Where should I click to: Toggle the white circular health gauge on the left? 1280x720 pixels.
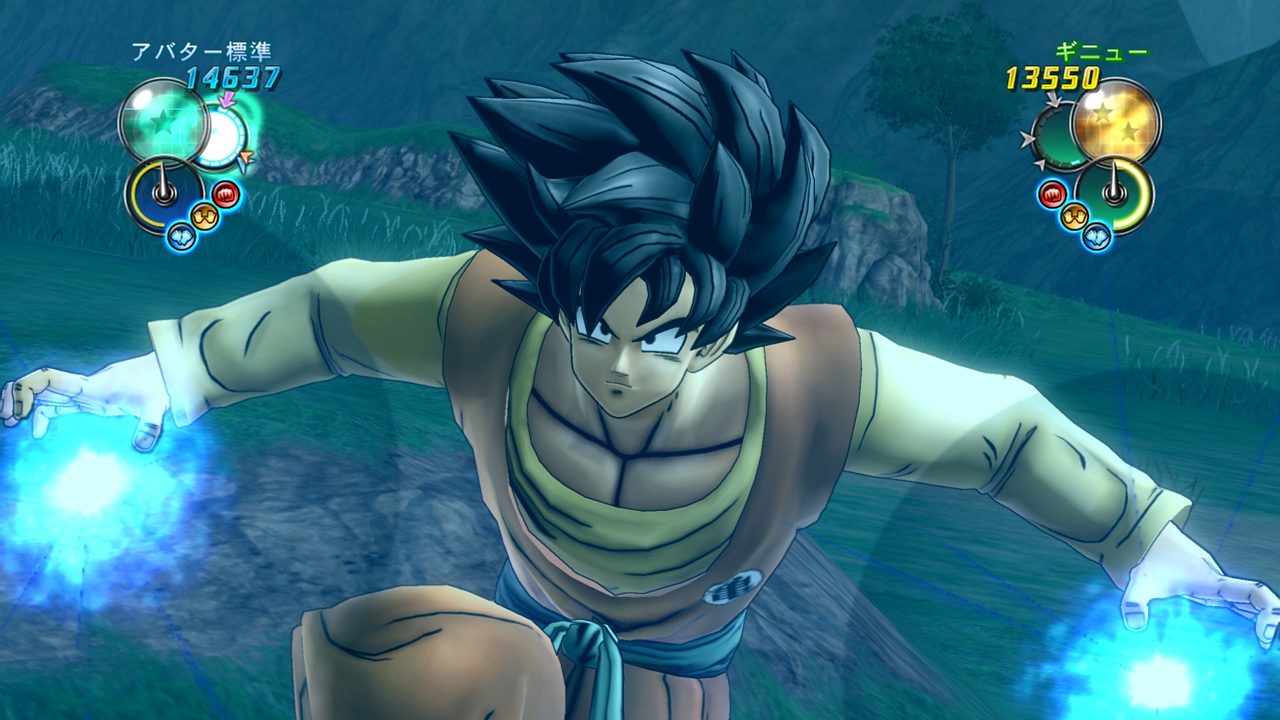221,135
